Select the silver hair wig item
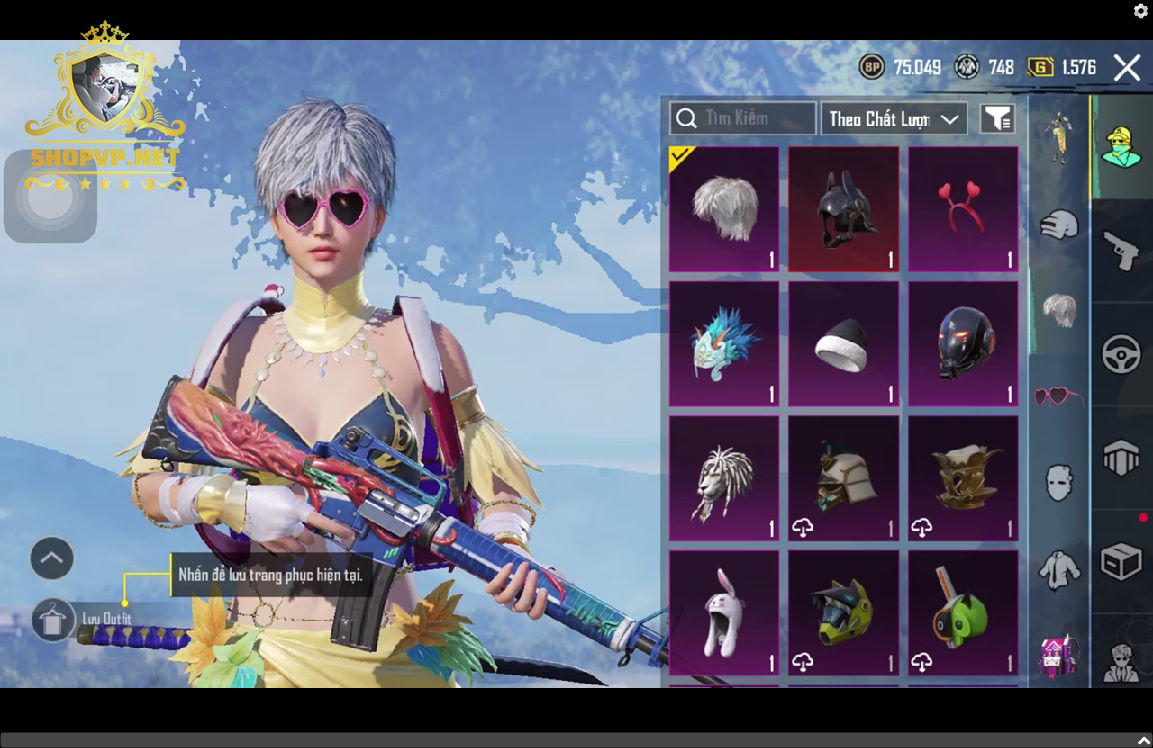 [724, 209]
